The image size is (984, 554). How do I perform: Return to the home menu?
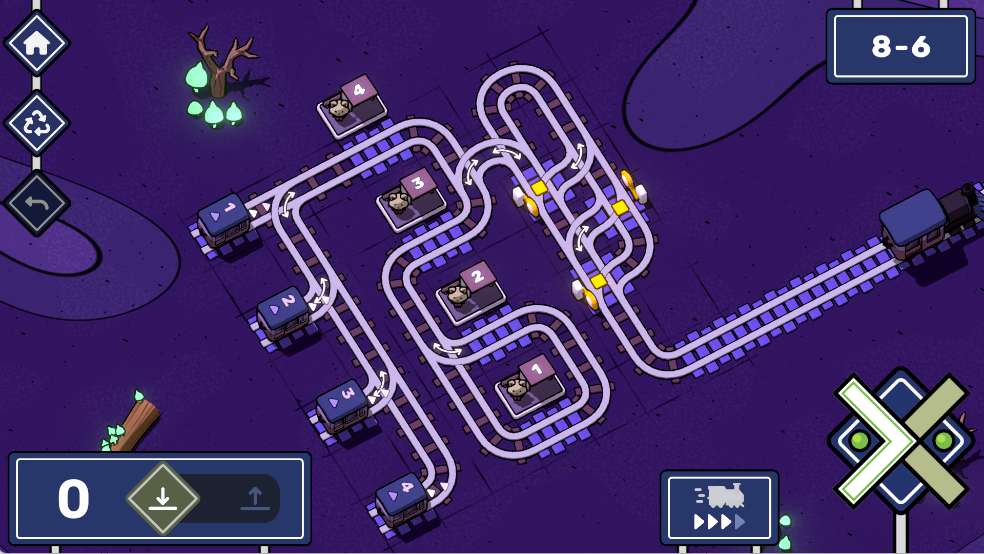pos(37,43)
